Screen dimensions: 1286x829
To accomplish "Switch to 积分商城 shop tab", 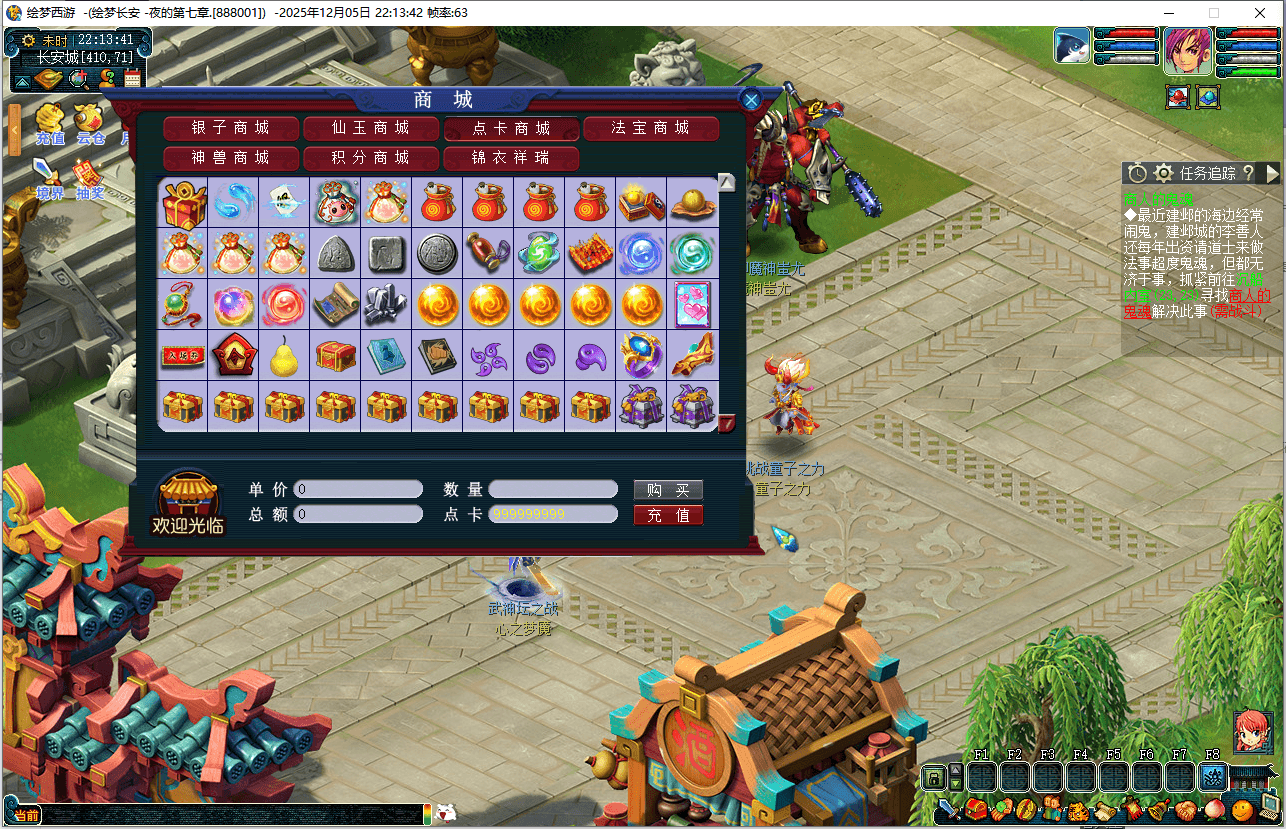I will (x=371, y=158).
